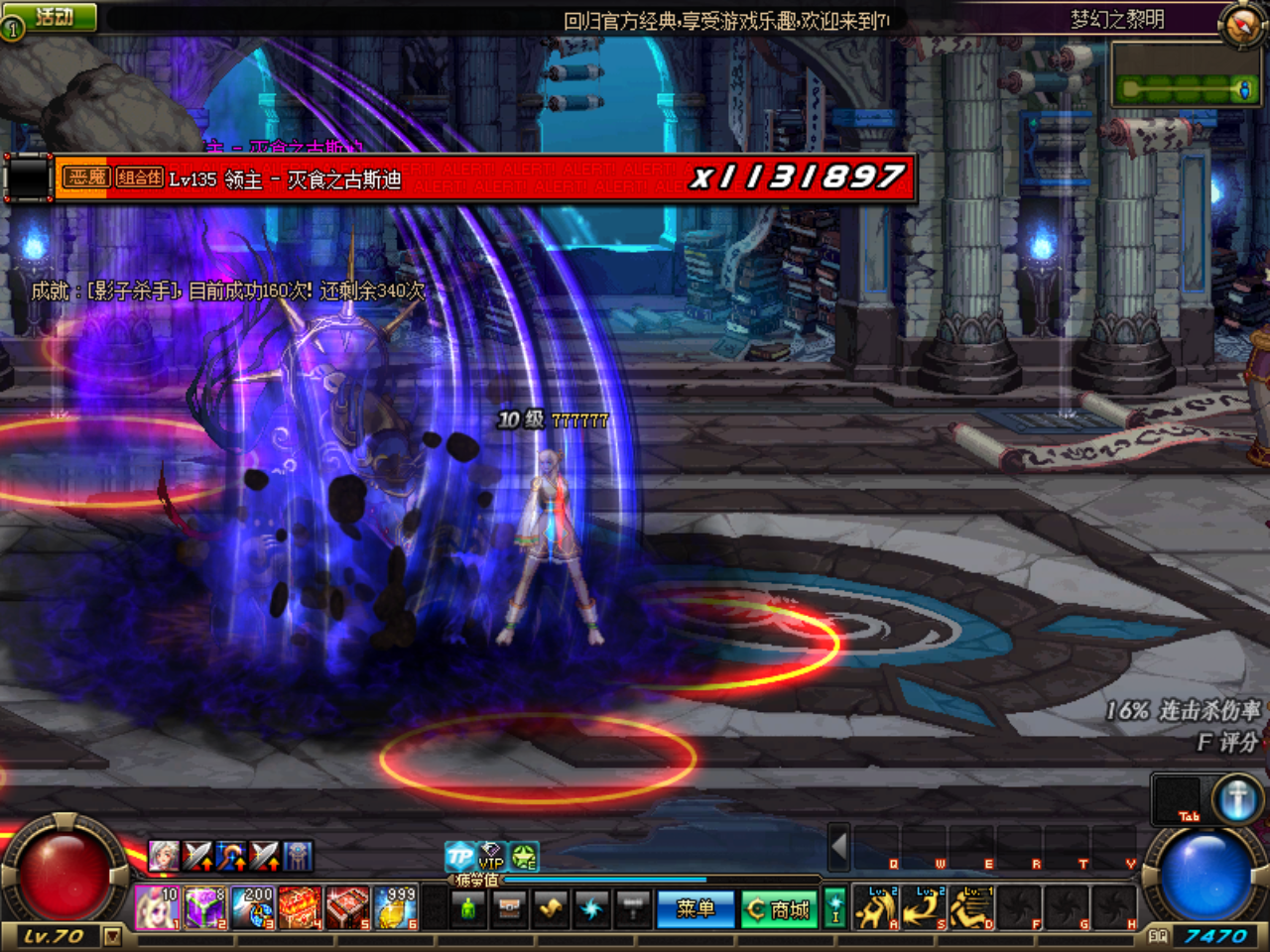Toggle the green star E badge
This screenshot has width=1270, height=952.
tap(523, 858)
